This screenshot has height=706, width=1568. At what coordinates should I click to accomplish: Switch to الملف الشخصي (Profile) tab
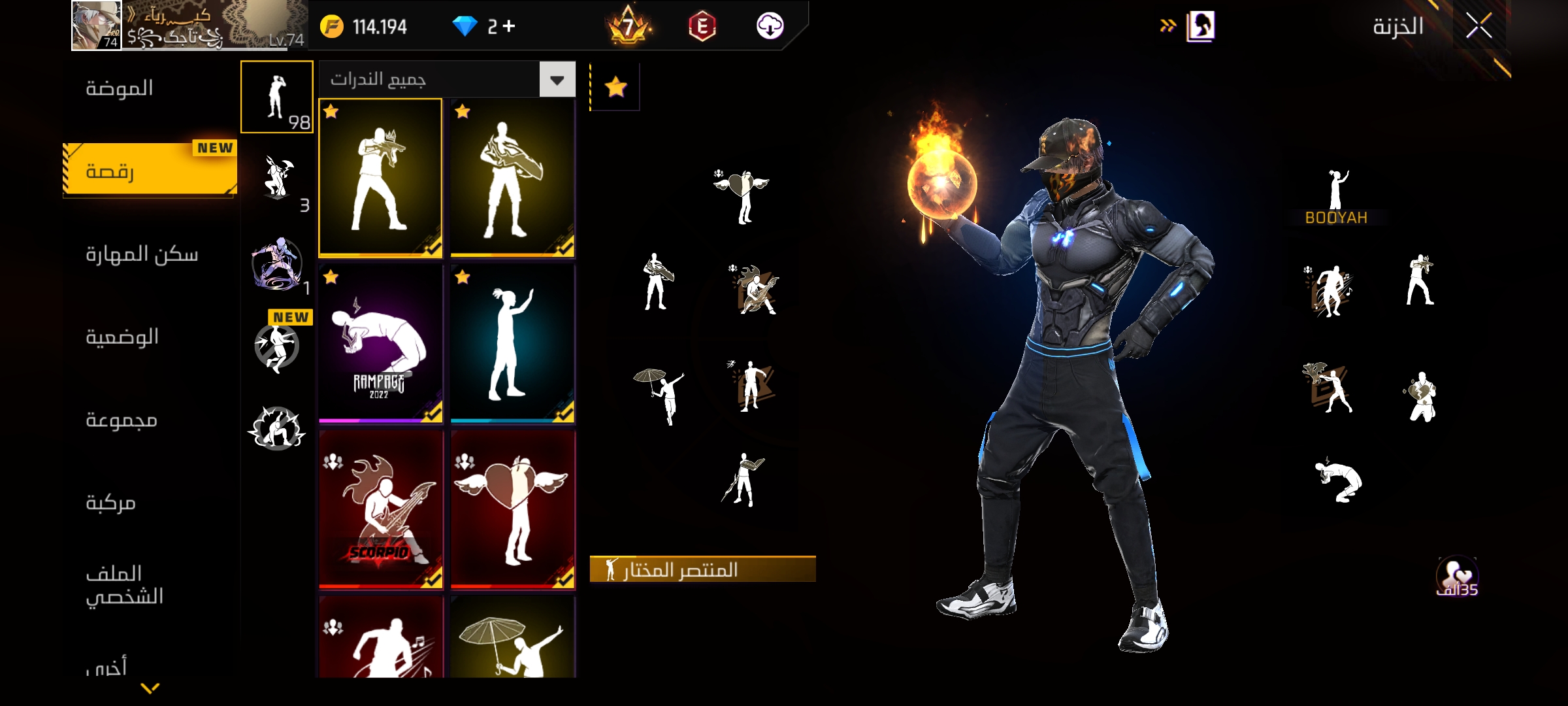[125, 585]
